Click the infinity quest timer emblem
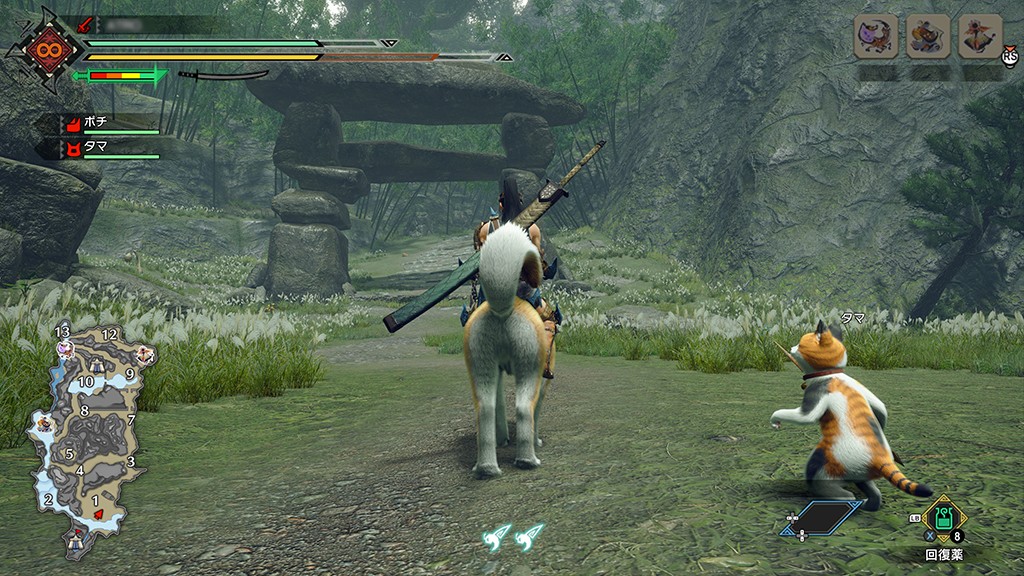 tap(44, 49)
